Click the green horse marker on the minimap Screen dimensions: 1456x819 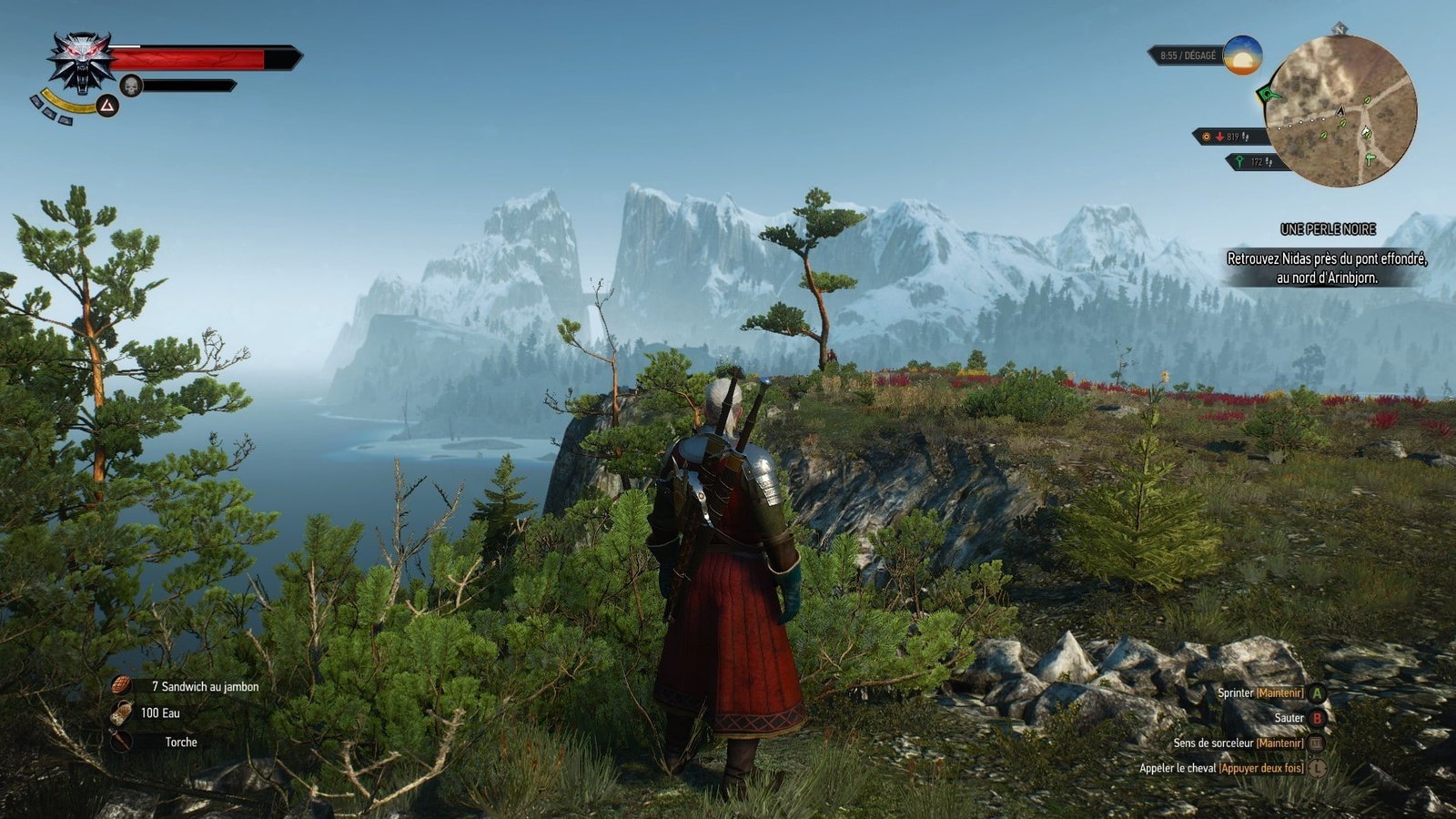tap(1367, 133)
